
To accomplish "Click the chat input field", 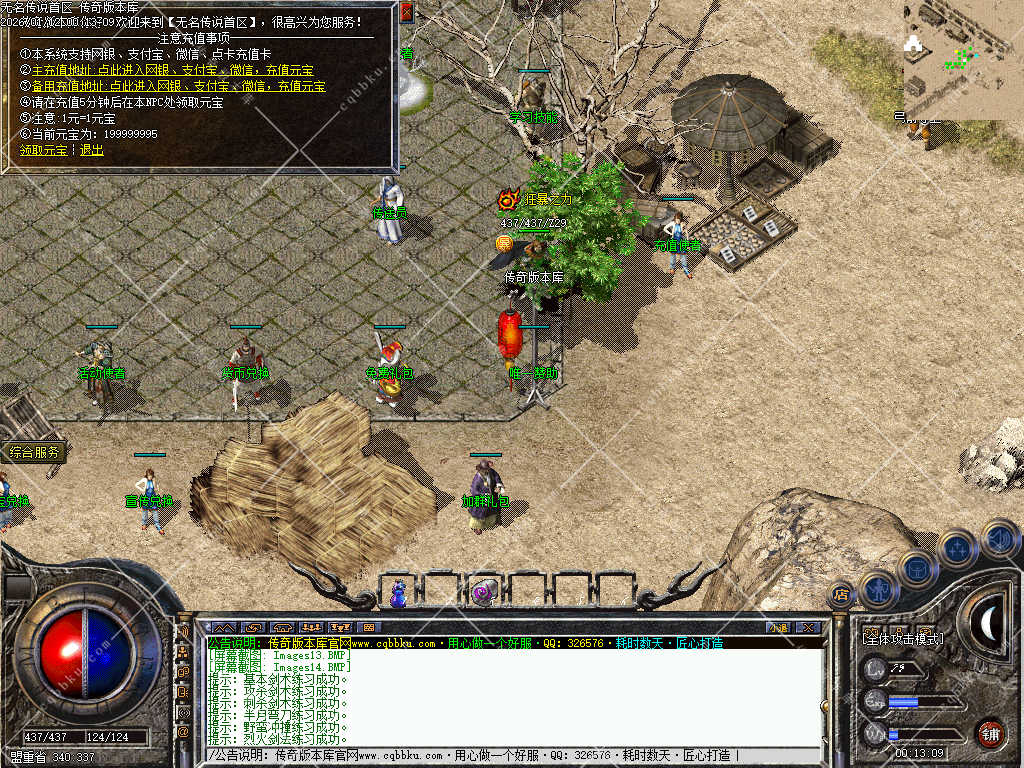I will pyautogui.click(x=500, y=756).
